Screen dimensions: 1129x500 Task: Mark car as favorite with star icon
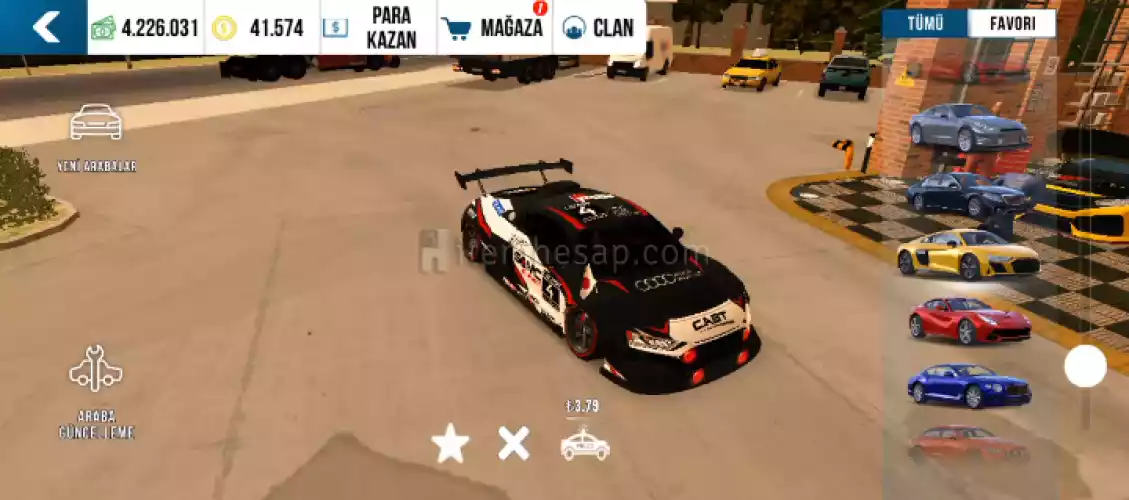(x=450, y=443)
